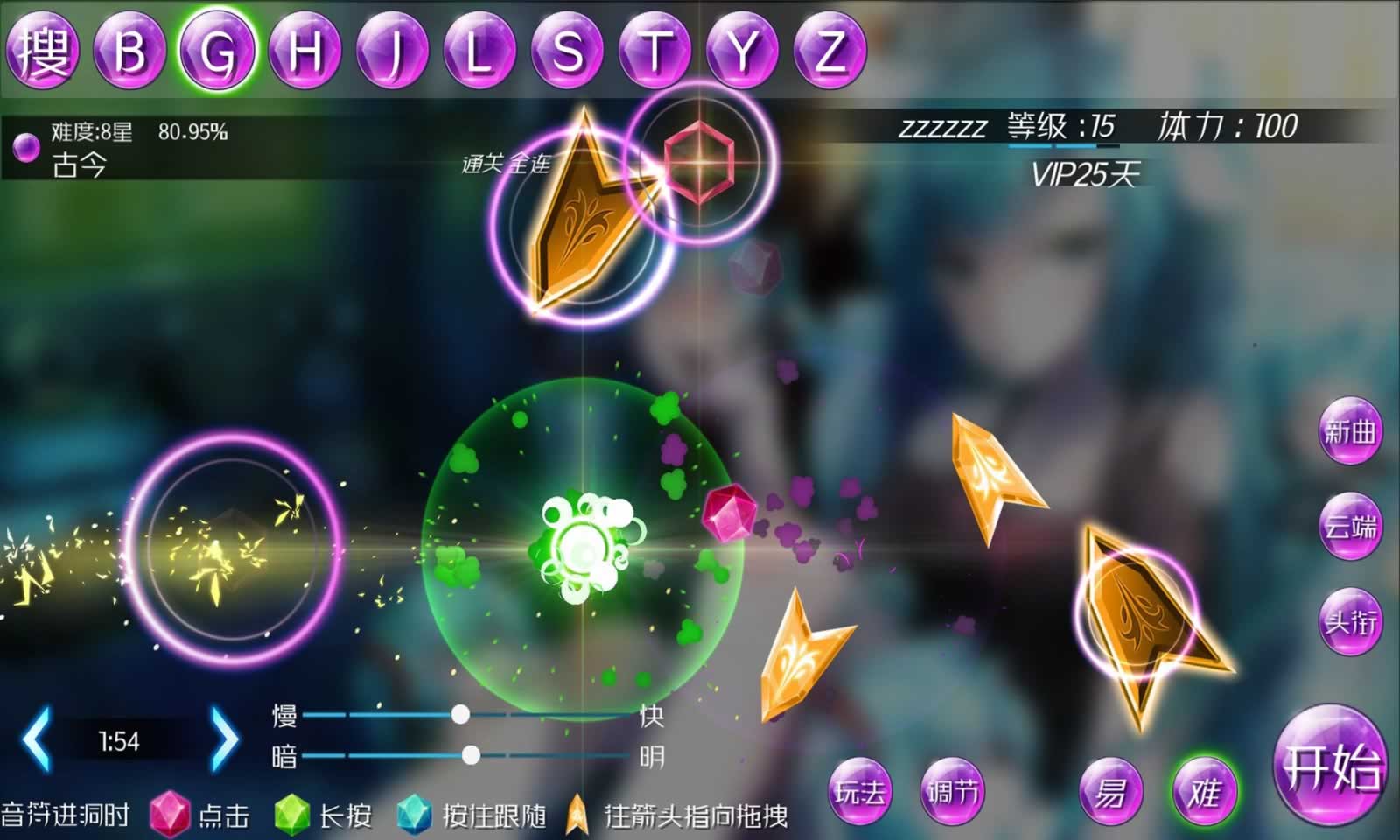Switch difficulty to 难 (hard) mode

click(x=1204, y=790)
